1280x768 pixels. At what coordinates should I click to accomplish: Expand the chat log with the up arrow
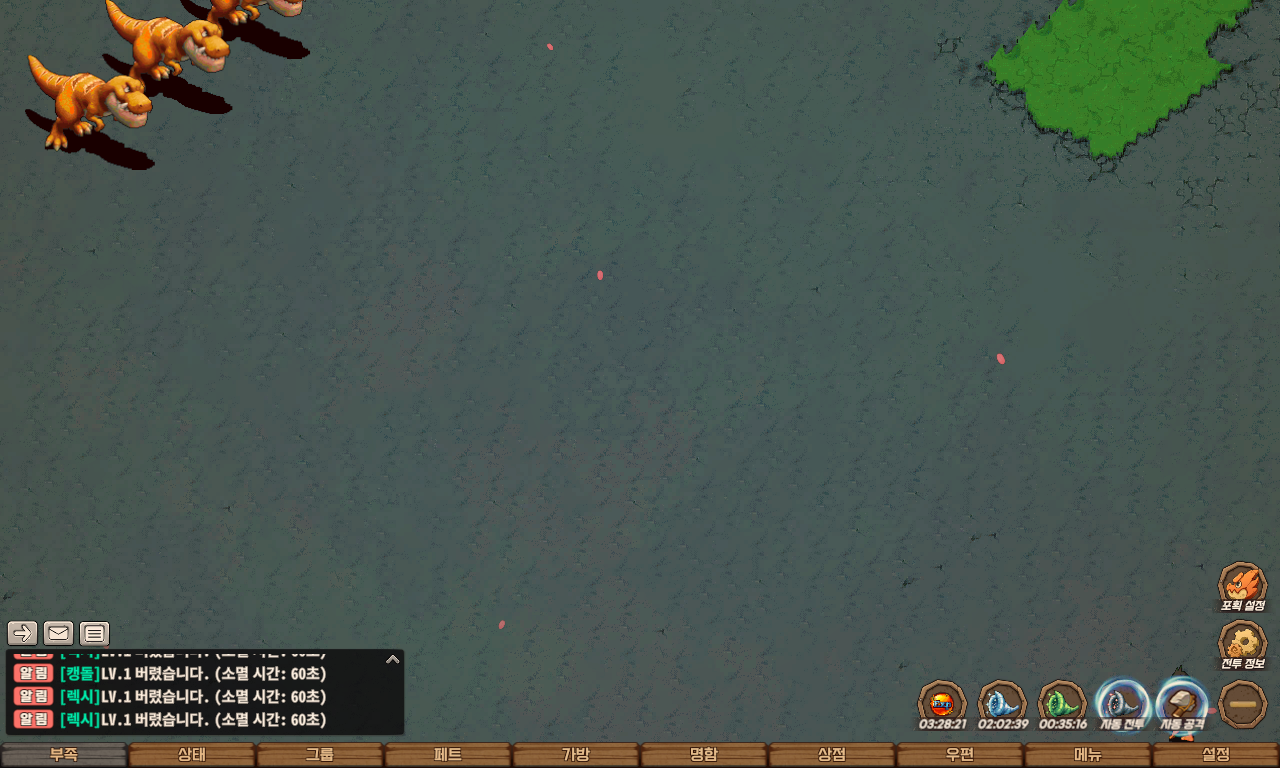[393, 659]
